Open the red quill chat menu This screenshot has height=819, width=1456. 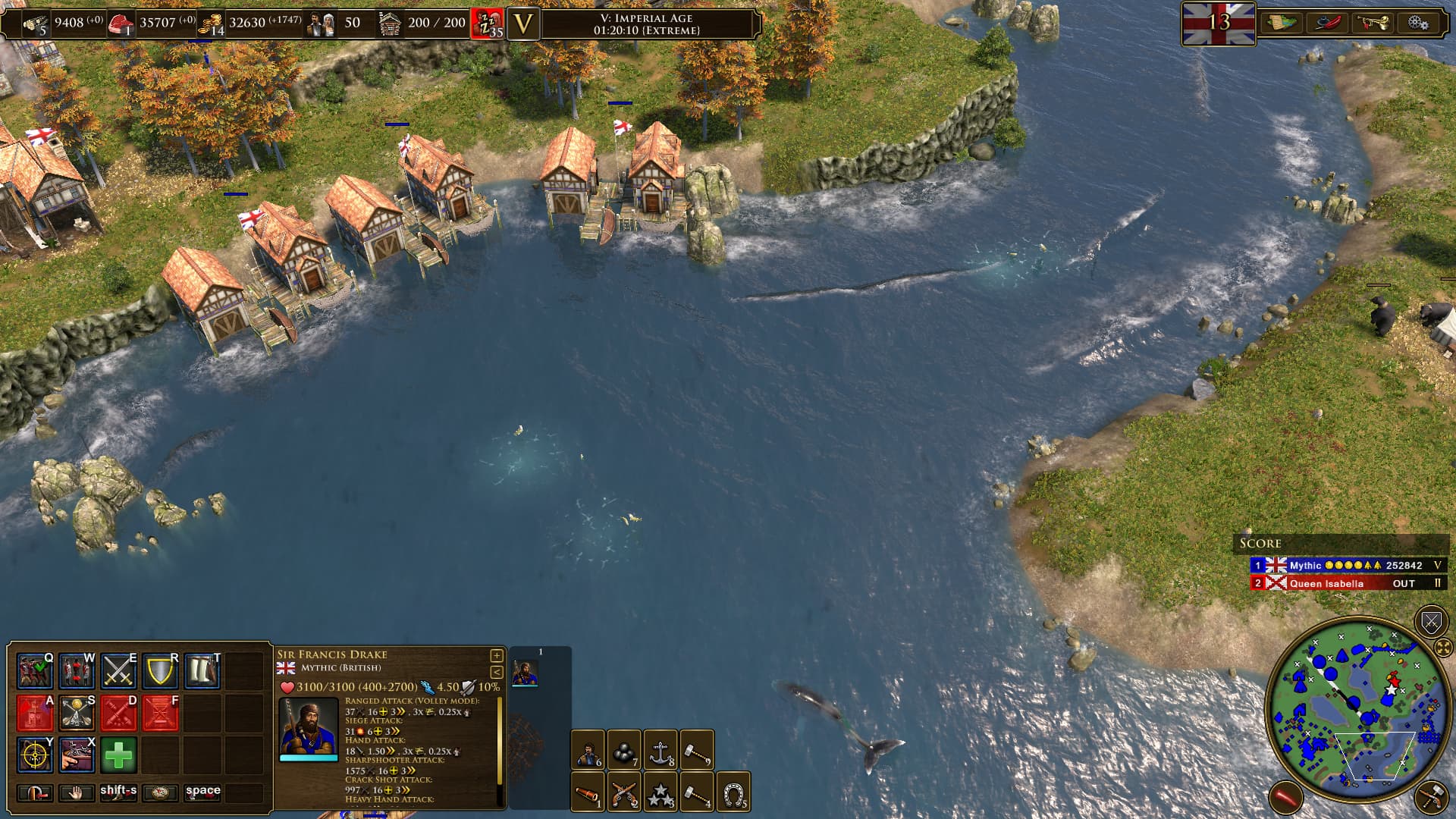coord(1328,23)
